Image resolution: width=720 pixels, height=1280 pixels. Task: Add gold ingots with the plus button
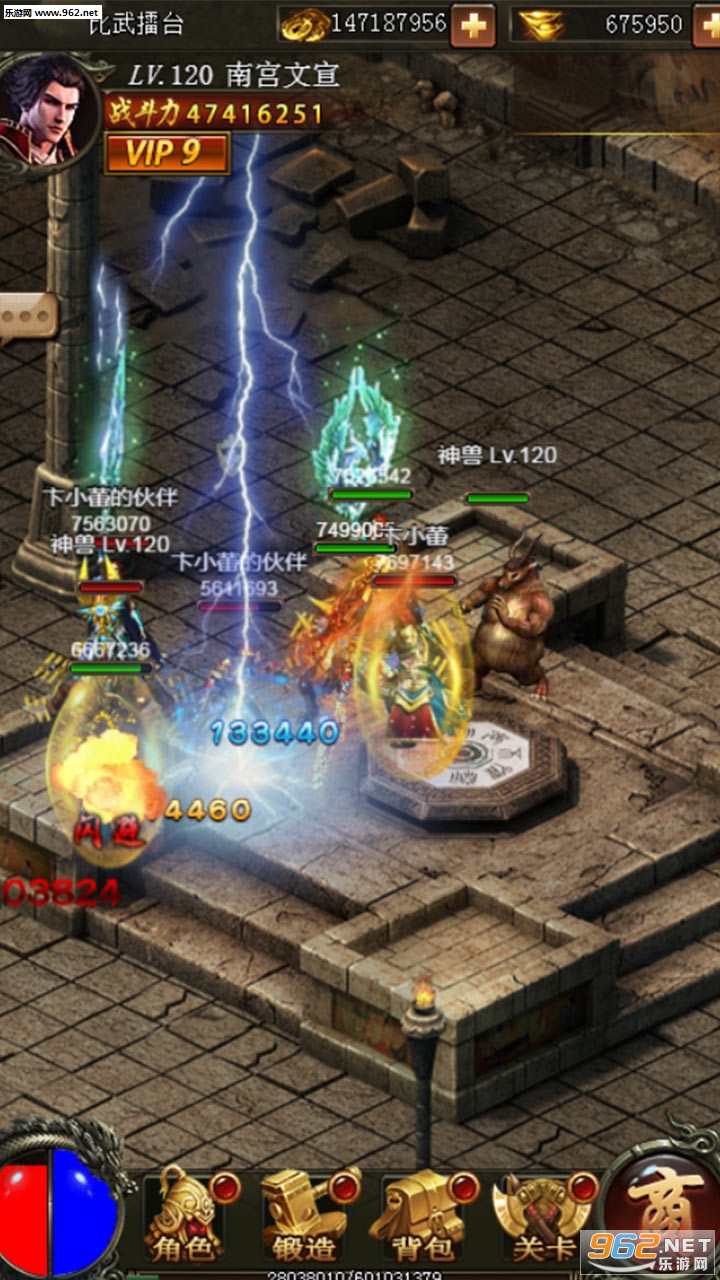pyautogui.click(x=706, y=25)
